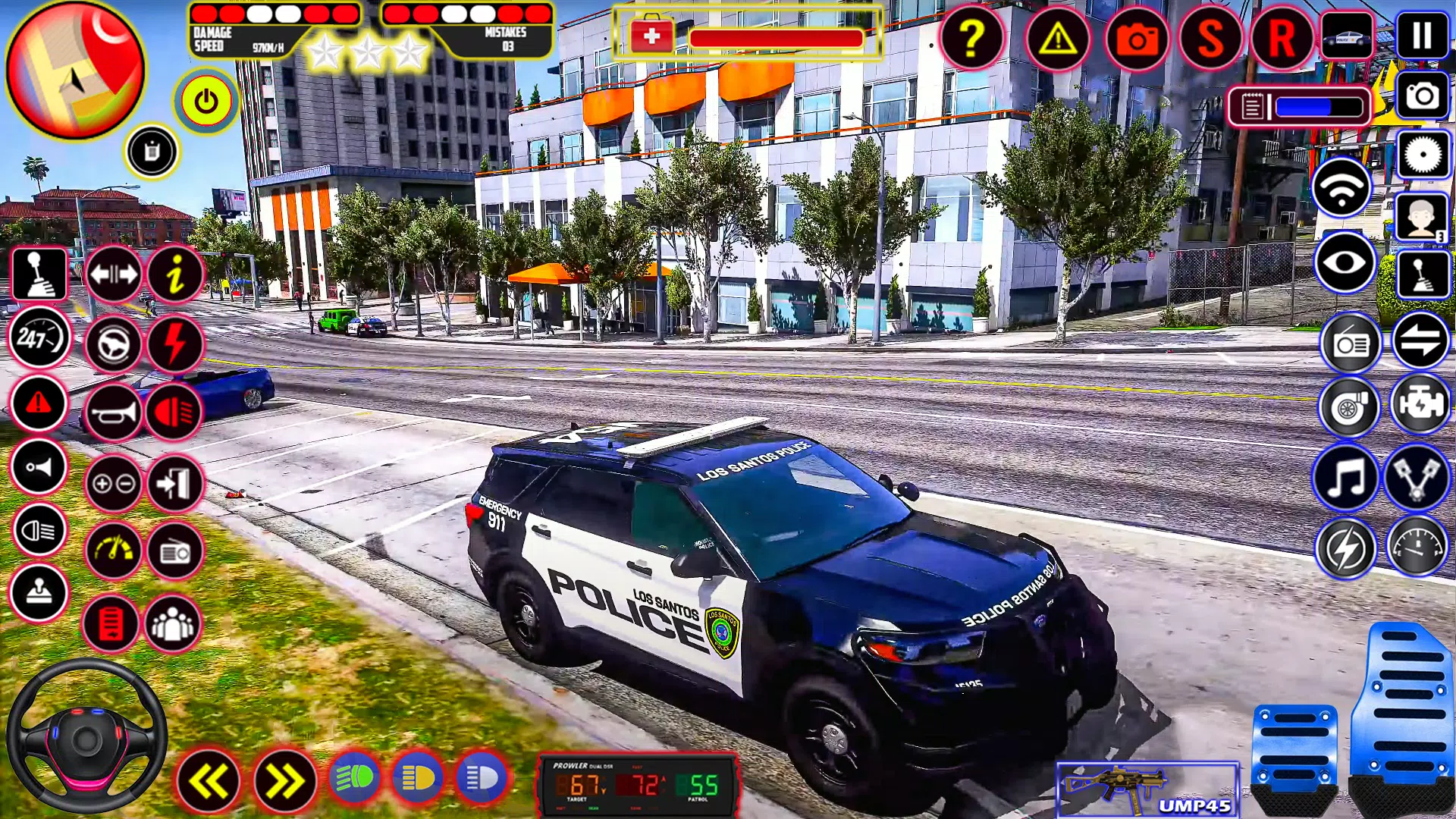
Task: Tap the horn trumpet icon
Action: point(114,413)
